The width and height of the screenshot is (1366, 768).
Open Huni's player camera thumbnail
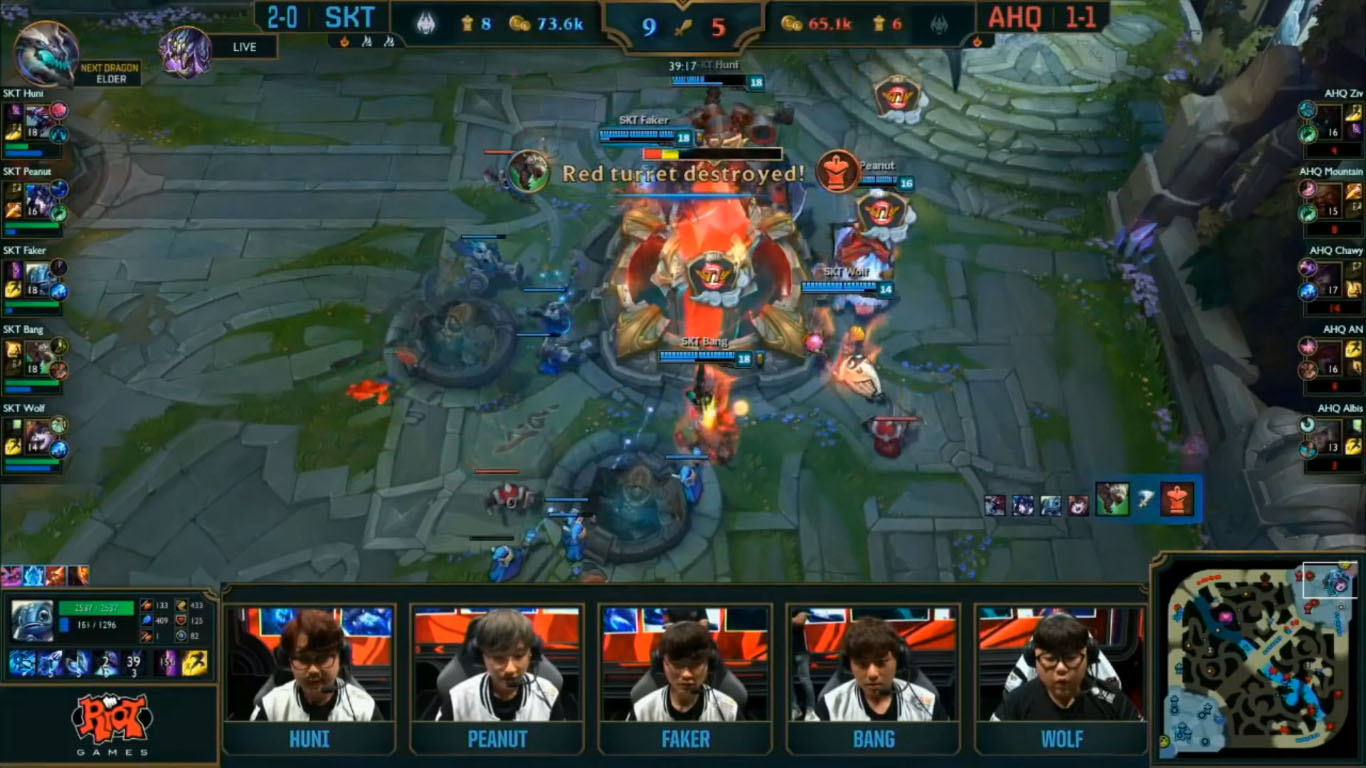(x=309, y=663)
